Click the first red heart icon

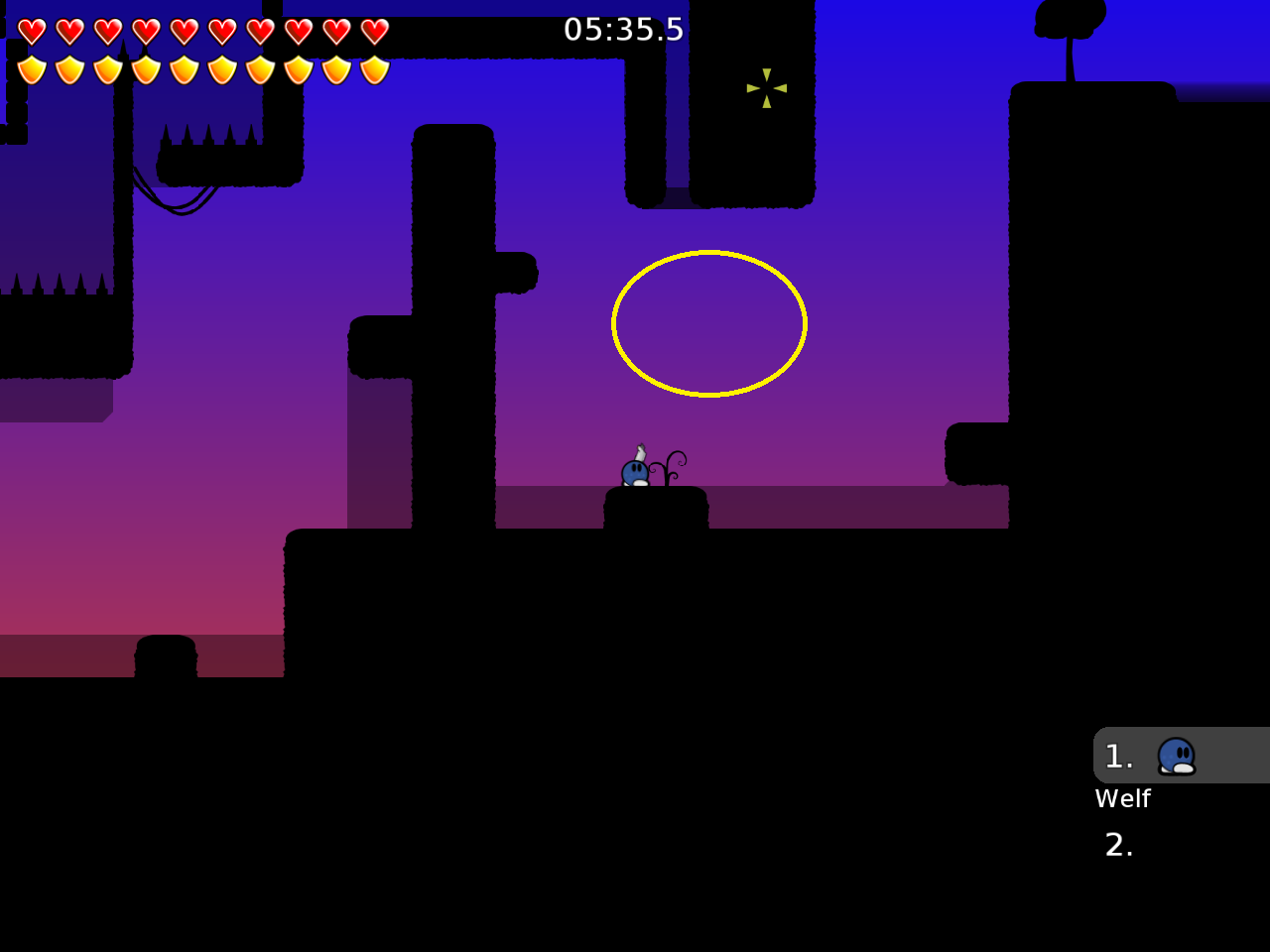tap(30, 30)
